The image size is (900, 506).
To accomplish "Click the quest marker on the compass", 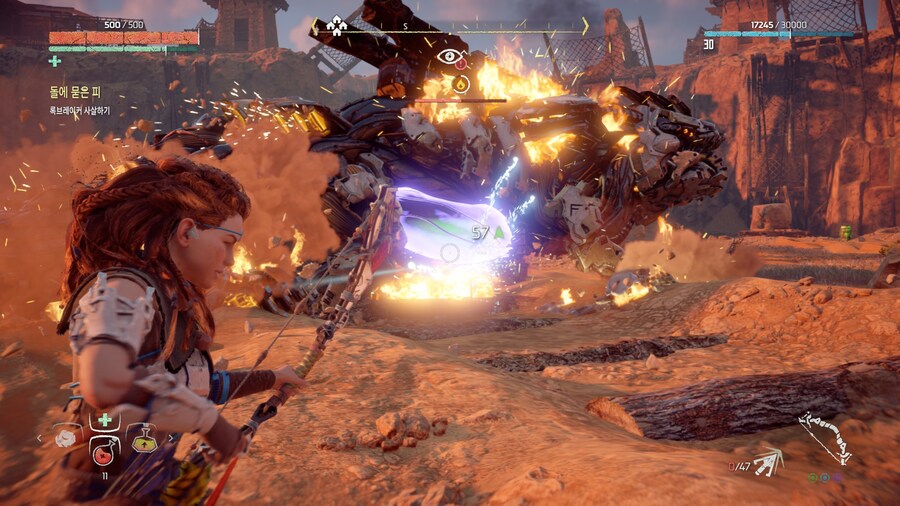I will (x=337, y=25).
